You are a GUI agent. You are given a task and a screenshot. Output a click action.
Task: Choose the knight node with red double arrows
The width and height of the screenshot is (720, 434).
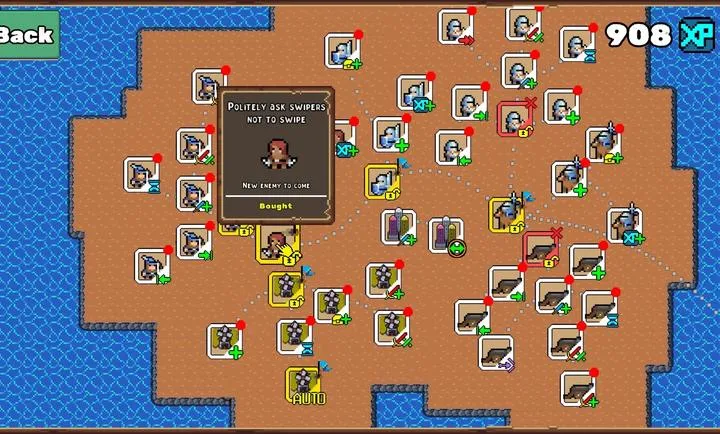point(455,28)
